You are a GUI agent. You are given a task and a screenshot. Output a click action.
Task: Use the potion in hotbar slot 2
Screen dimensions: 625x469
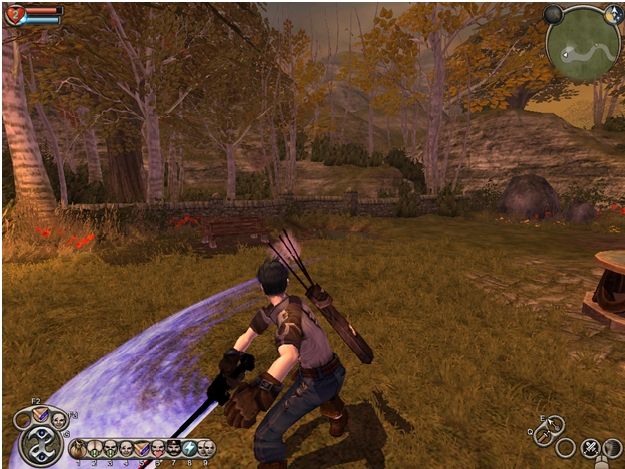(93, 448)
